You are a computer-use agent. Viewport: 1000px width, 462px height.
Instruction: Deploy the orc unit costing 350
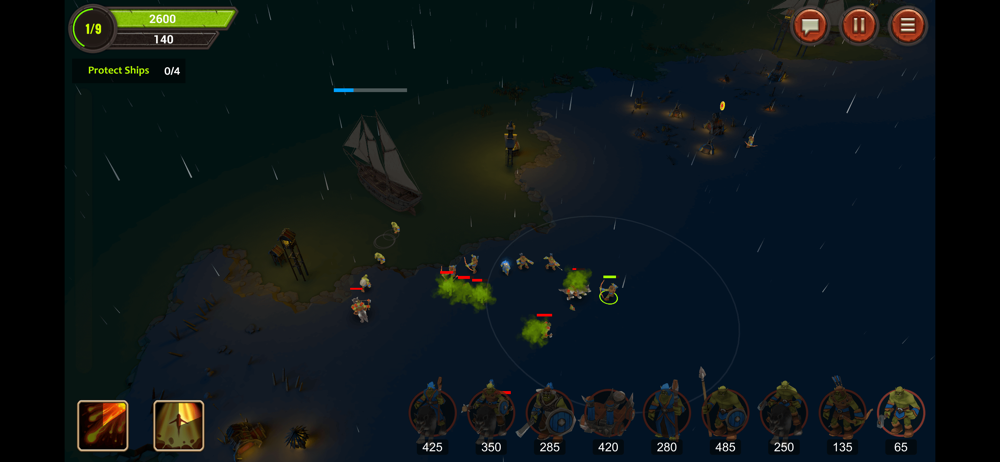(x=491, y=414)
